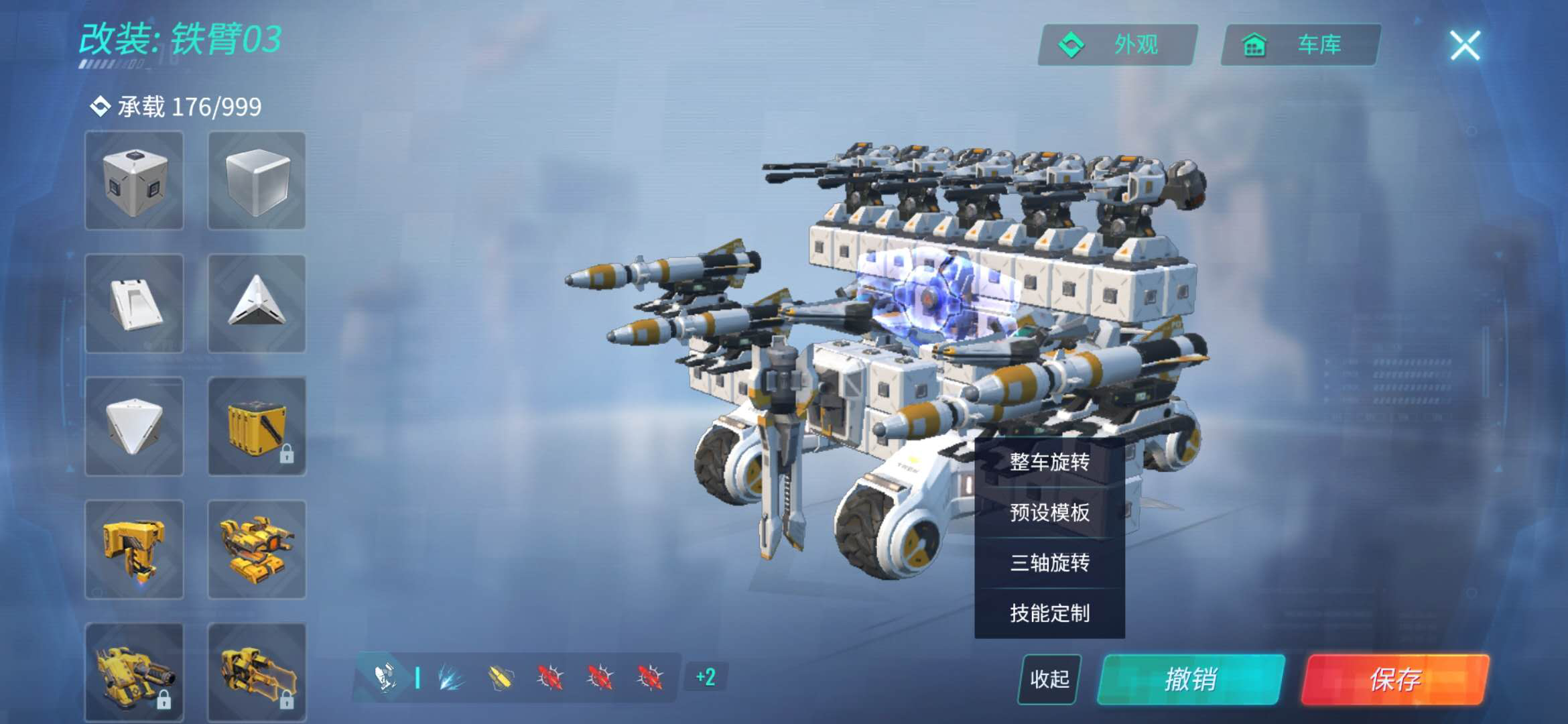Pick the yellow tank chassis part
The image size is (1568, 724).
tap(257, 550)
